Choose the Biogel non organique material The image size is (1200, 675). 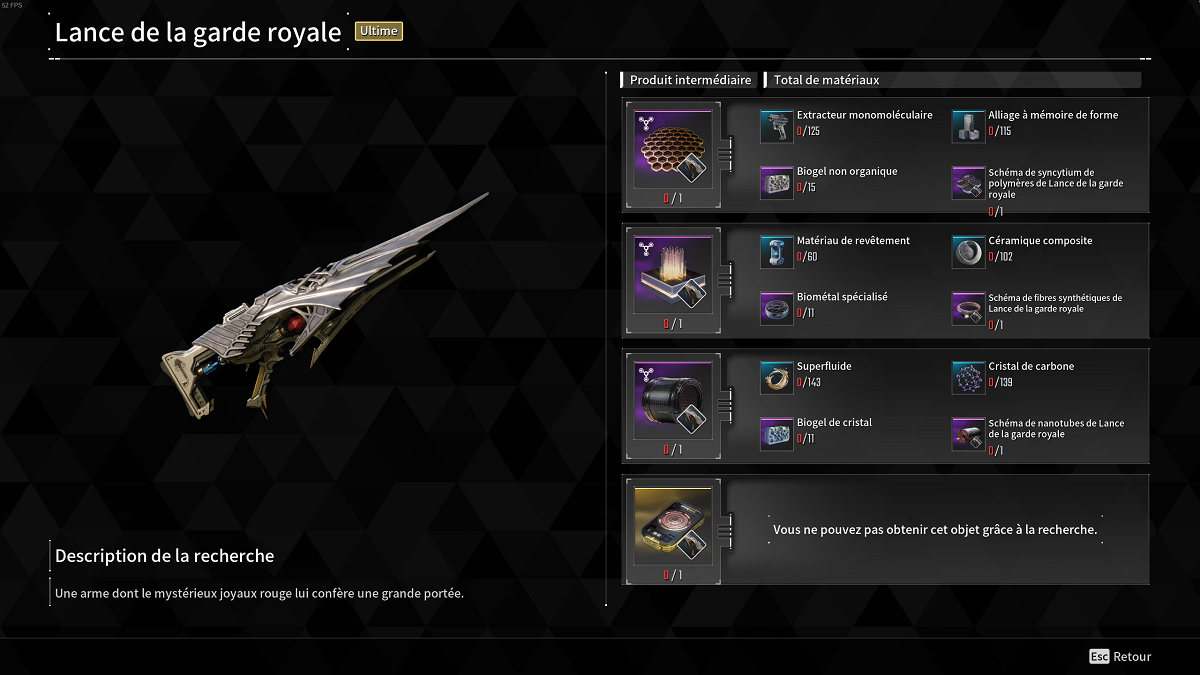coord(777,182)
